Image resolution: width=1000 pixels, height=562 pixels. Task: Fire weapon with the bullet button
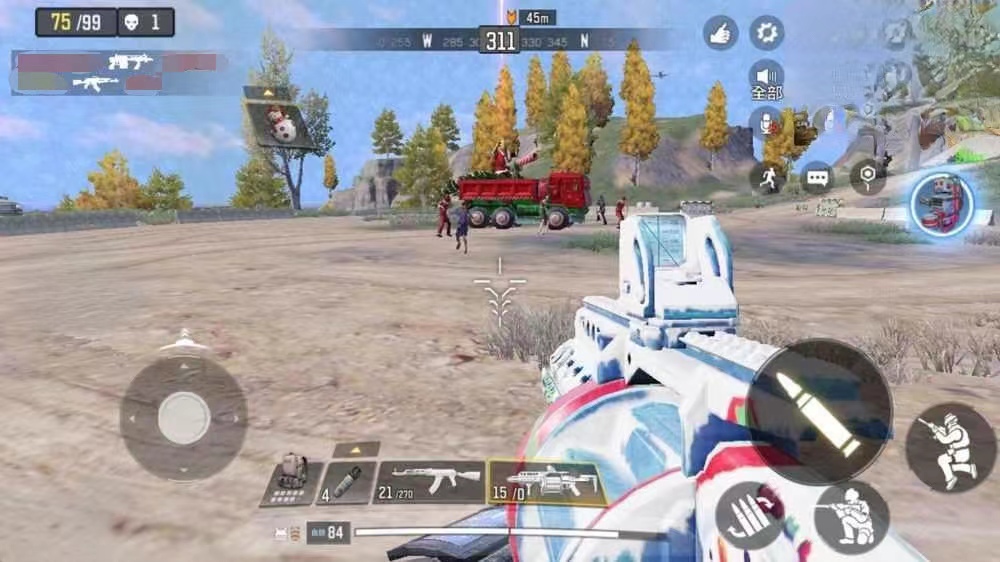tap(819, 412)
